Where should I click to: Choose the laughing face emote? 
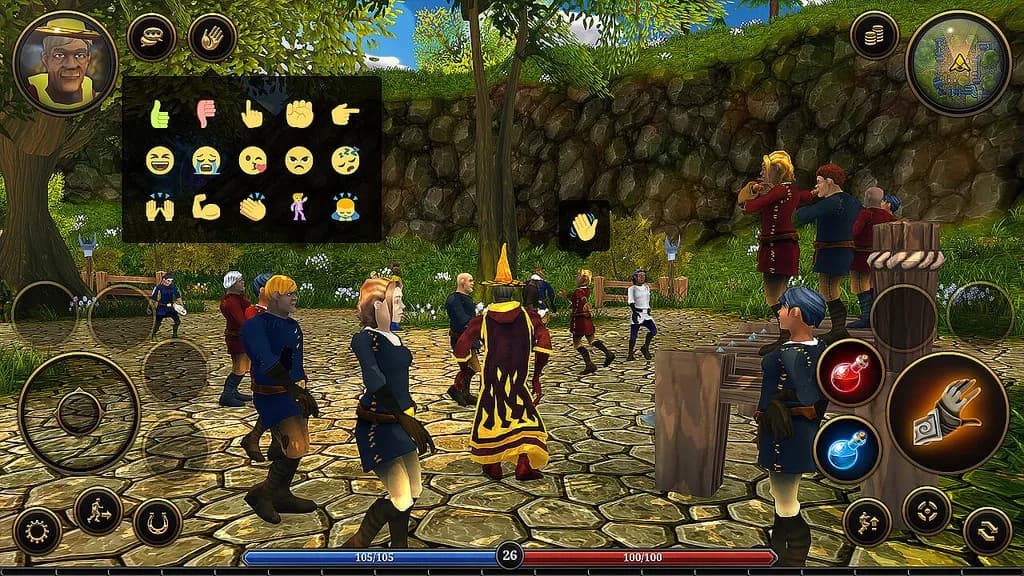159,160
